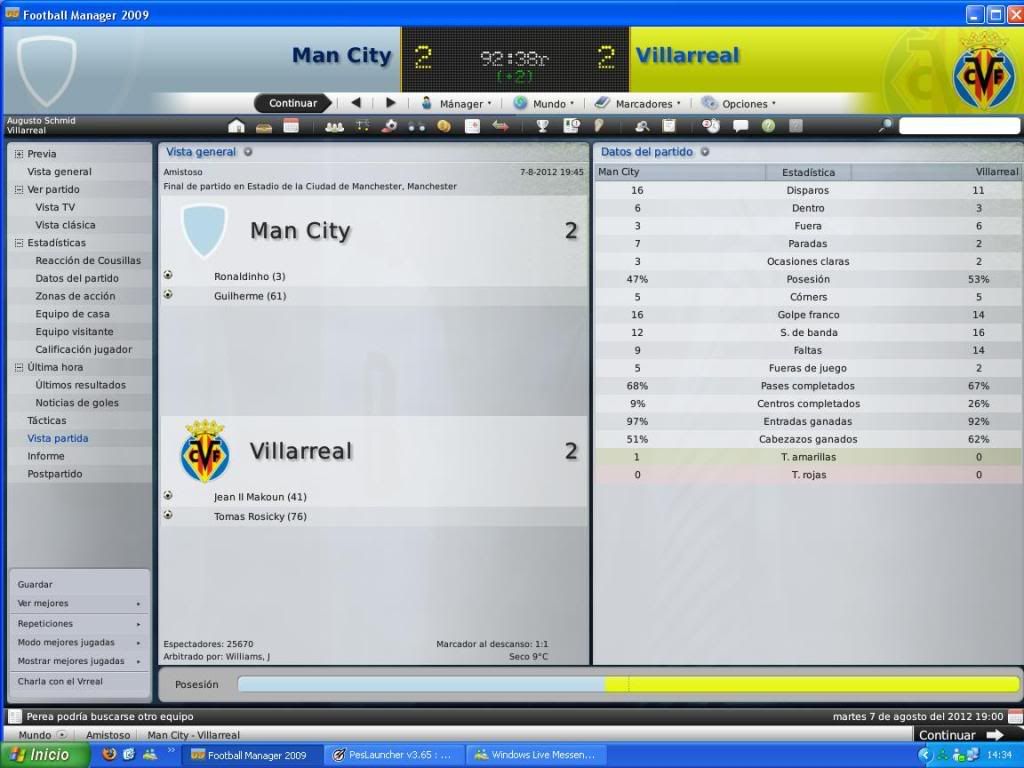Close the Football Manager window
The image size is (1024, 768).
1013,14
